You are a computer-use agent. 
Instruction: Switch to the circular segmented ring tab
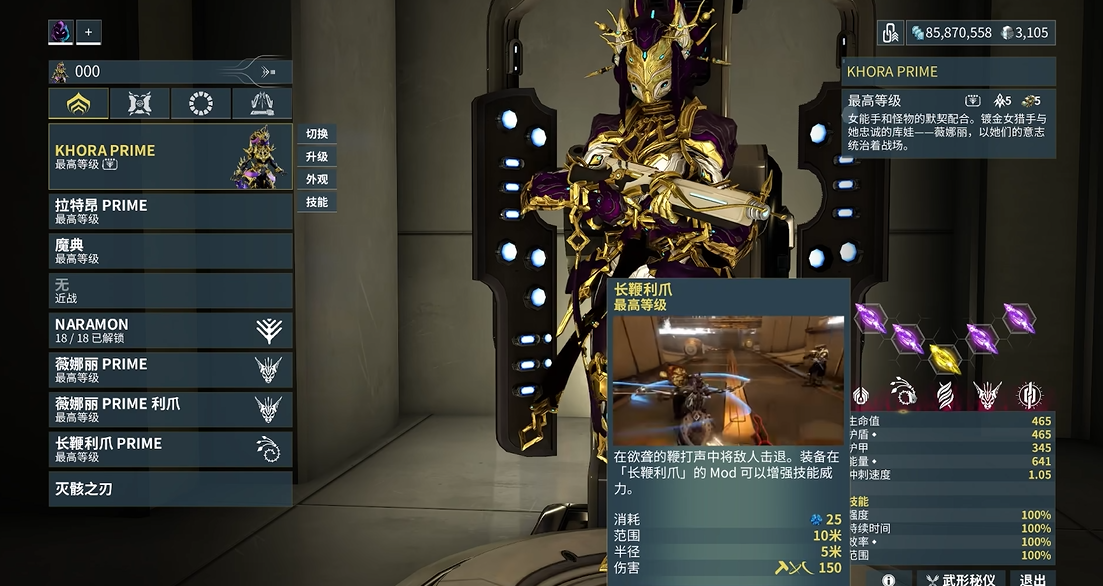(201, 103)
